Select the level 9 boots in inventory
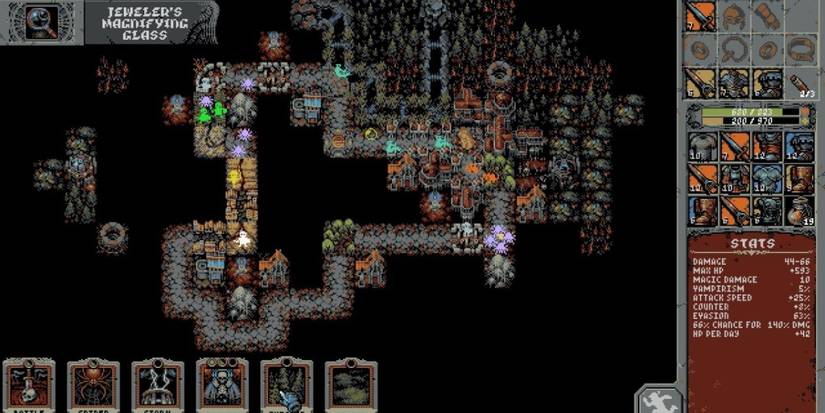This screenshot has width=825, height=413. coord(799,180)
